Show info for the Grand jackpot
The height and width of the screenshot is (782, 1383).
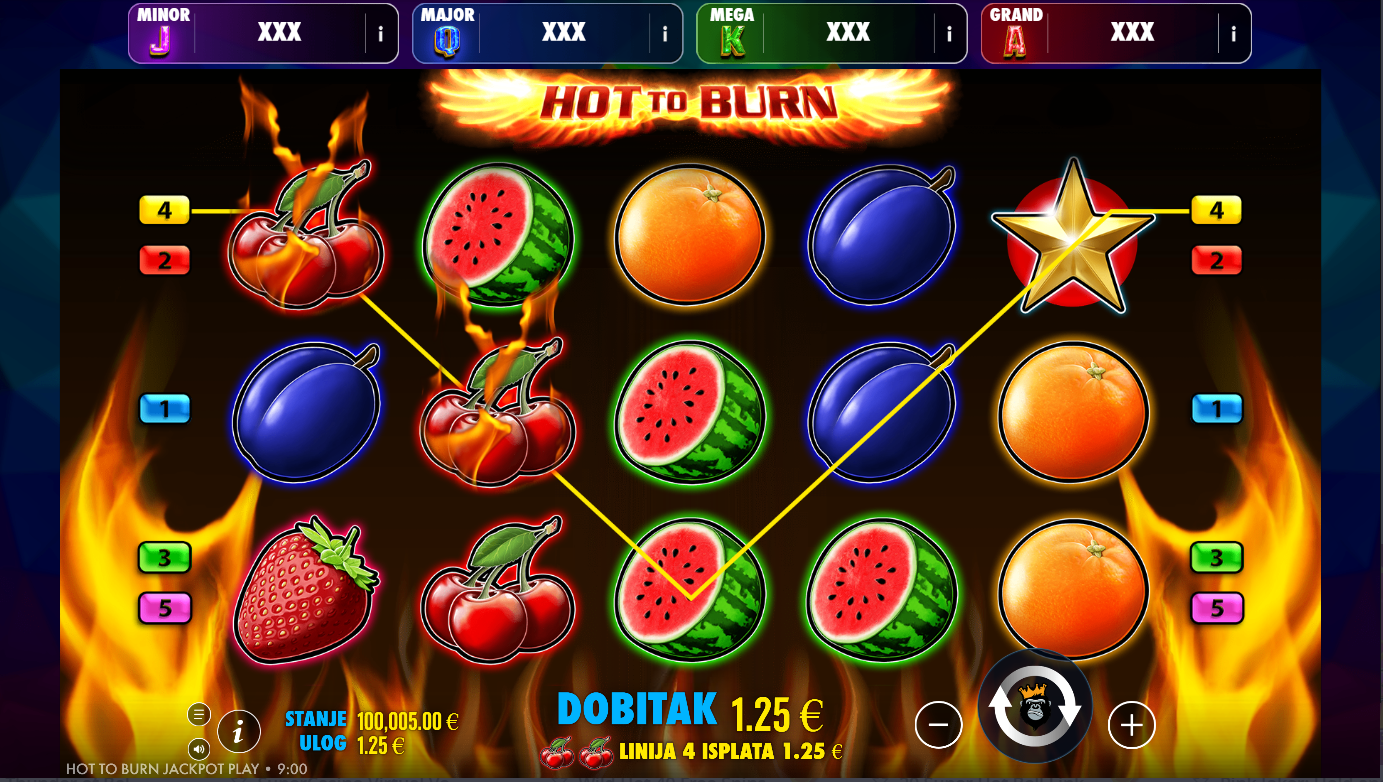tap(1233, 34)
